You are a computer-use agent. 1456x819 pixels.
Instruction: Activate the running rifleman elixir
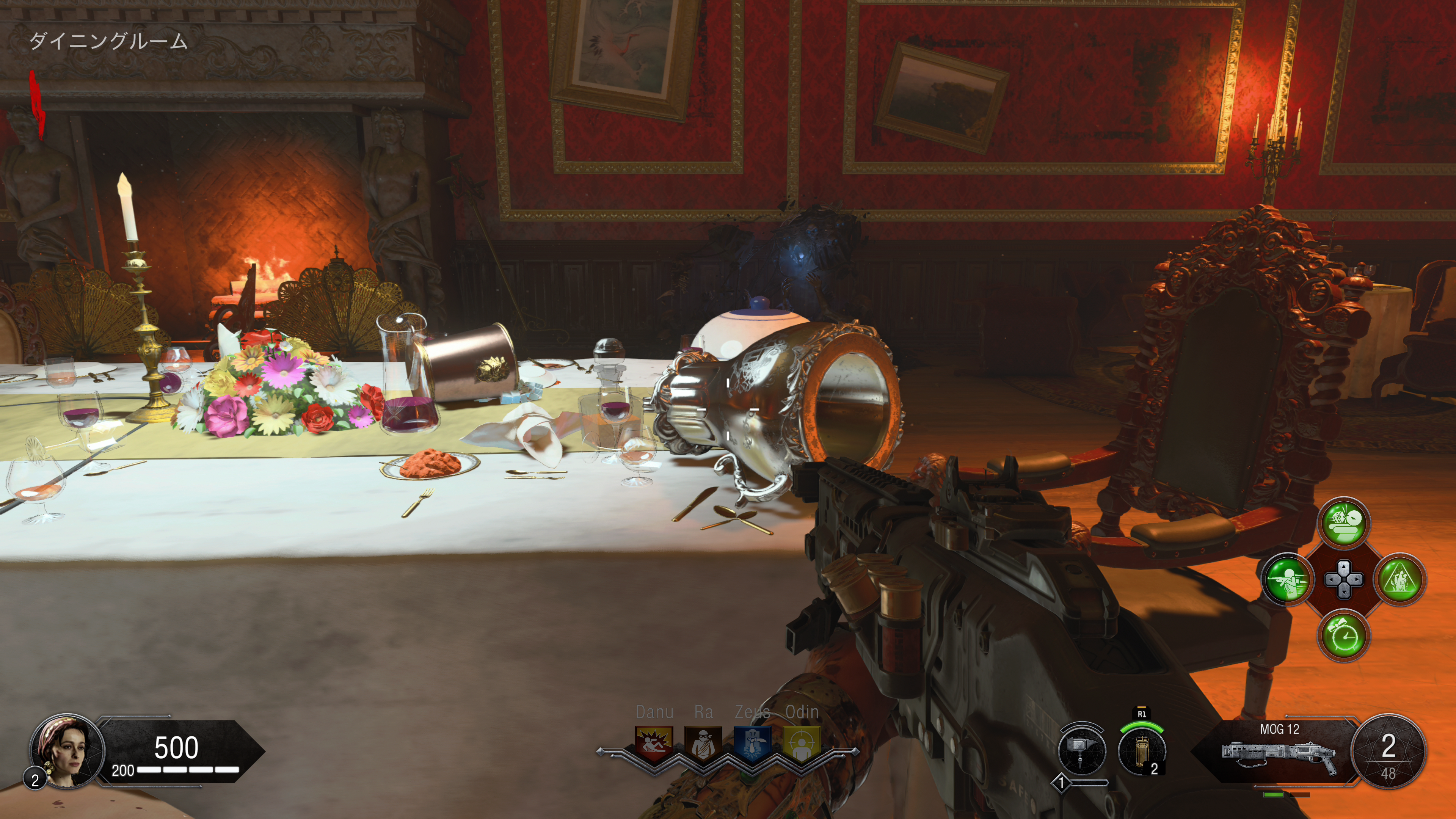(x=1287, y=579)
